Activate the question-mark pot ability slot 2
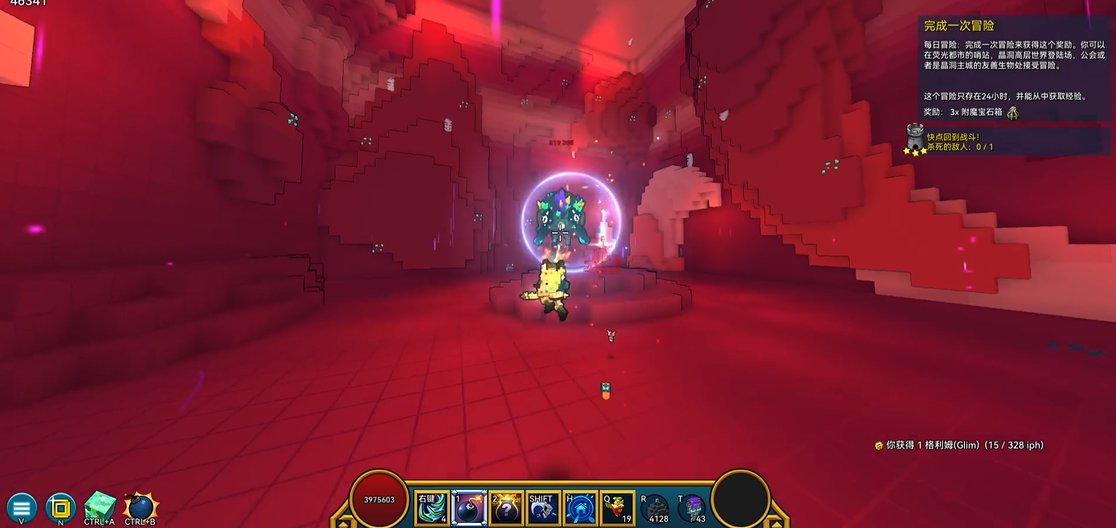Screen dimensions: 1116x528 tap(506, 507)
